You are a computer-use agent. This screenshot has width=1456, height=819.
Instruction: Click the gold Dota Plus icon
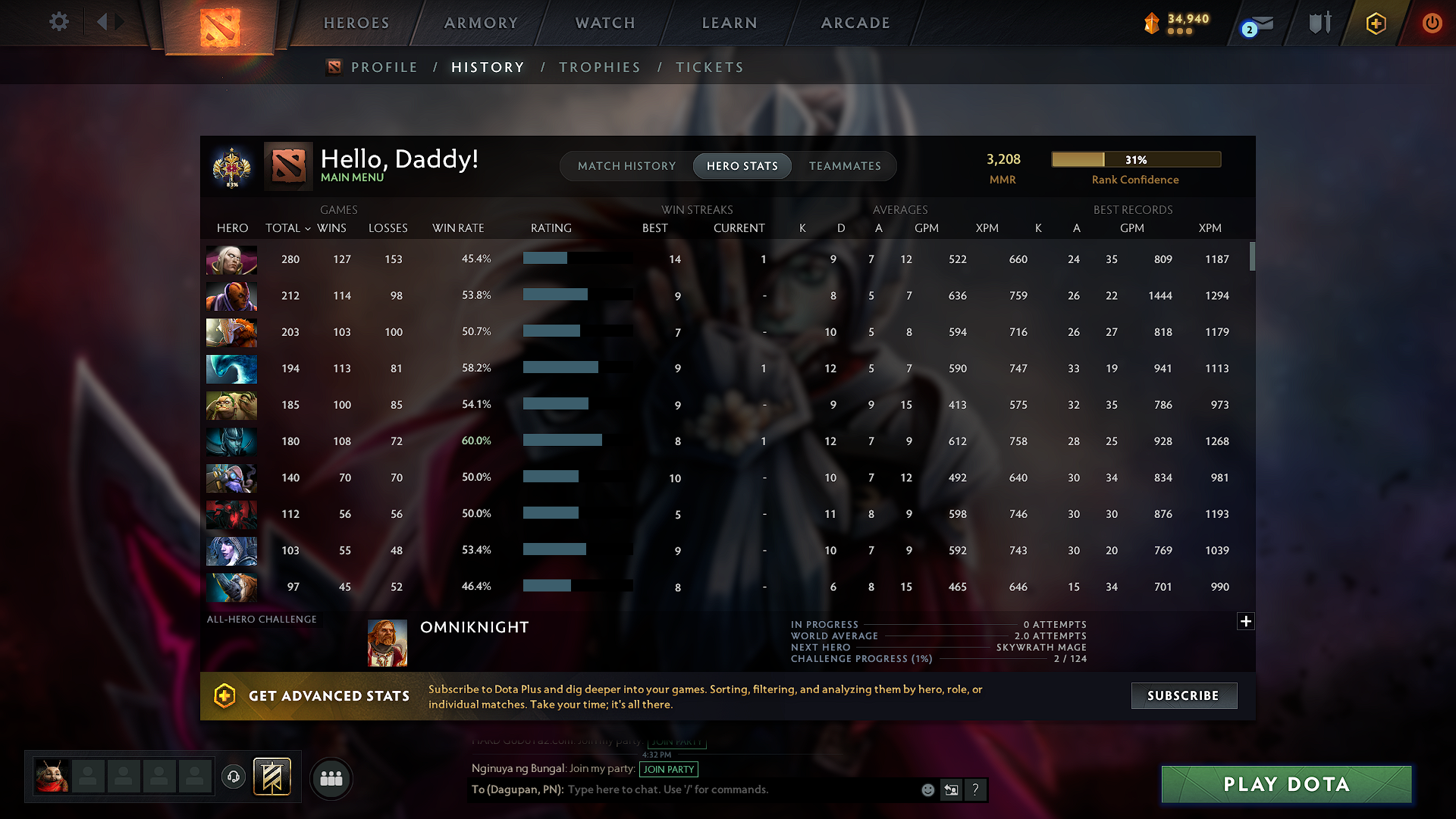point(1375,24)
